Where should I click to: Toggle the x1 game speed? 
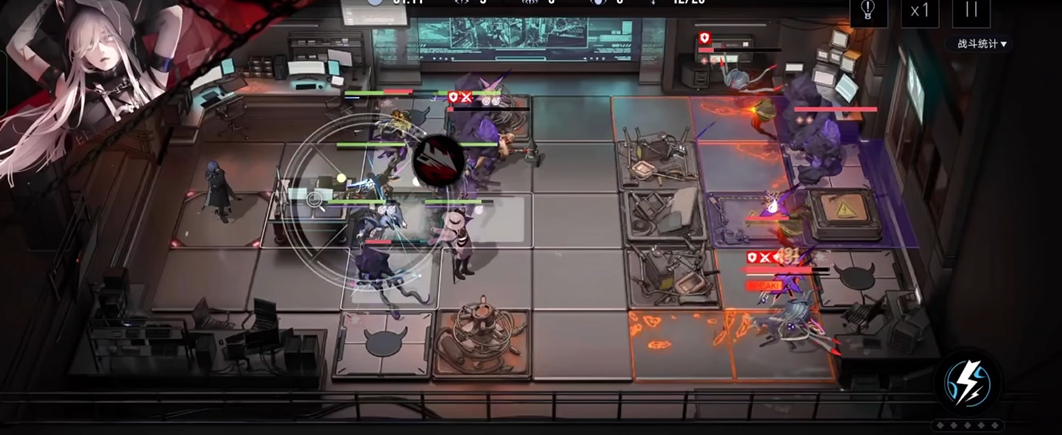point(918,11)
